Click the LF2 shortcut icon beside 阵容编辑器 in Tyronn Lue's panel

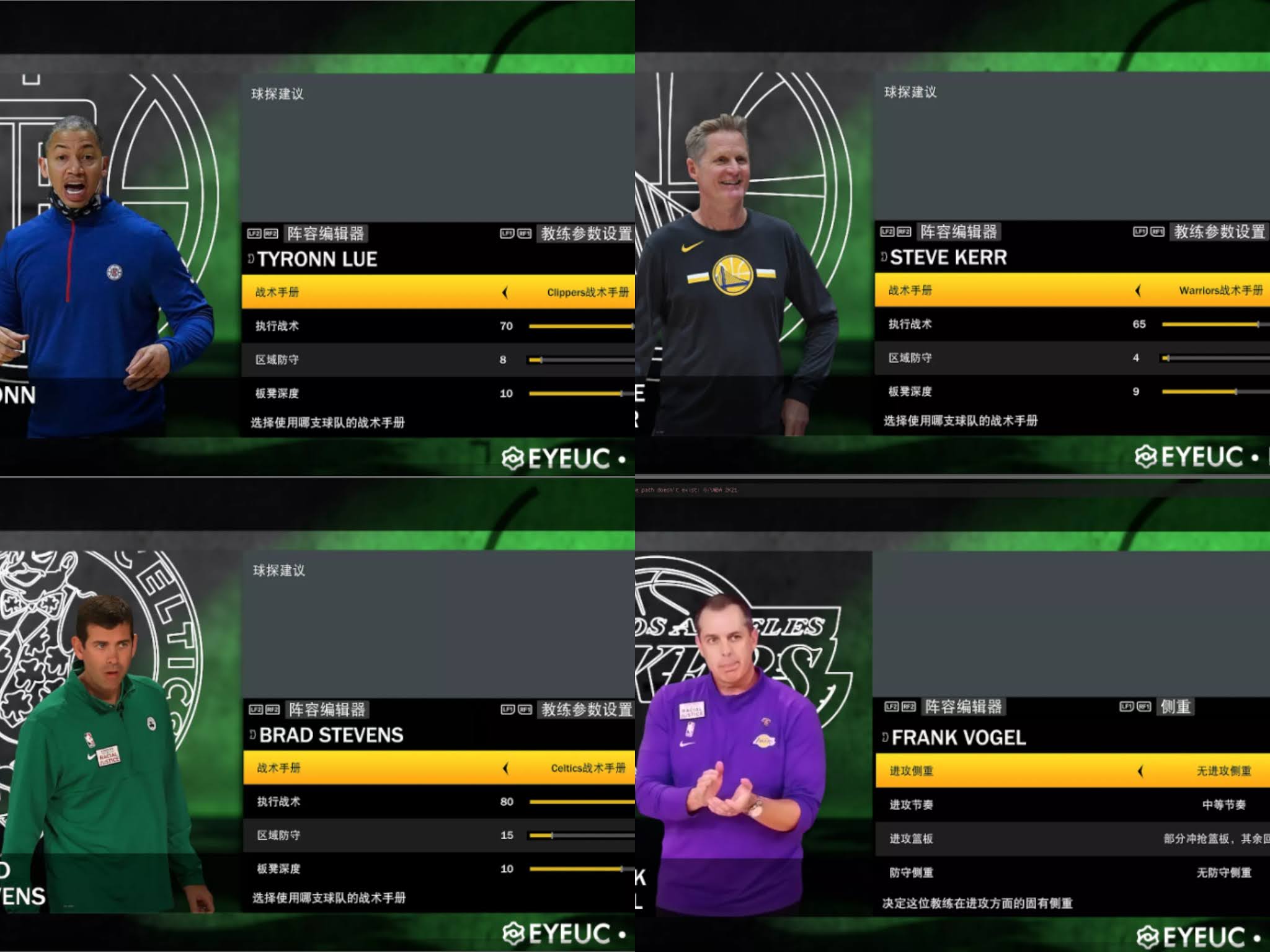(254, 234)
